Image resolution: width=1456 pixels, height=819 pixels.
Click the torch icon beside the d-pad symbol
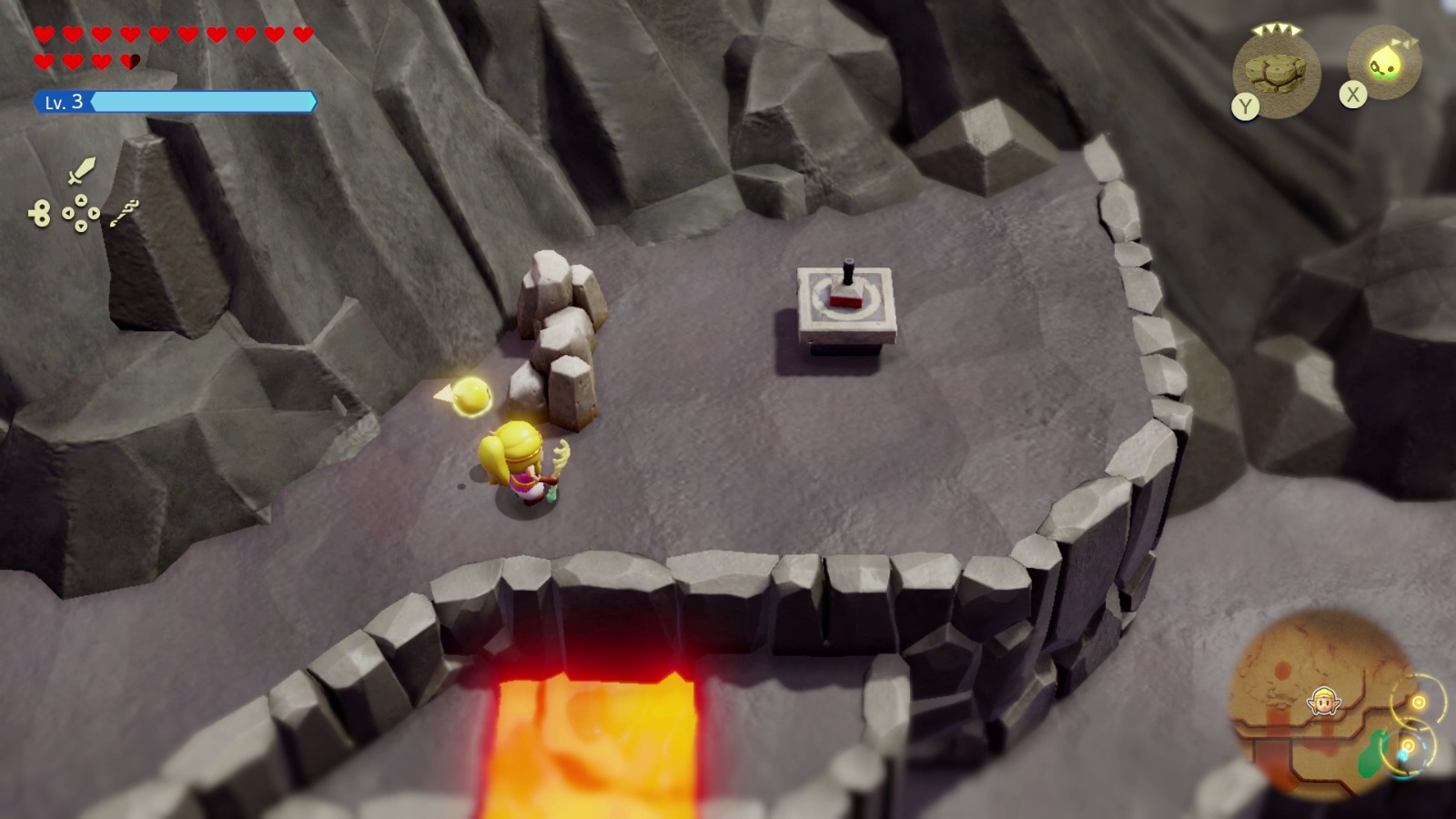[124, 214]
